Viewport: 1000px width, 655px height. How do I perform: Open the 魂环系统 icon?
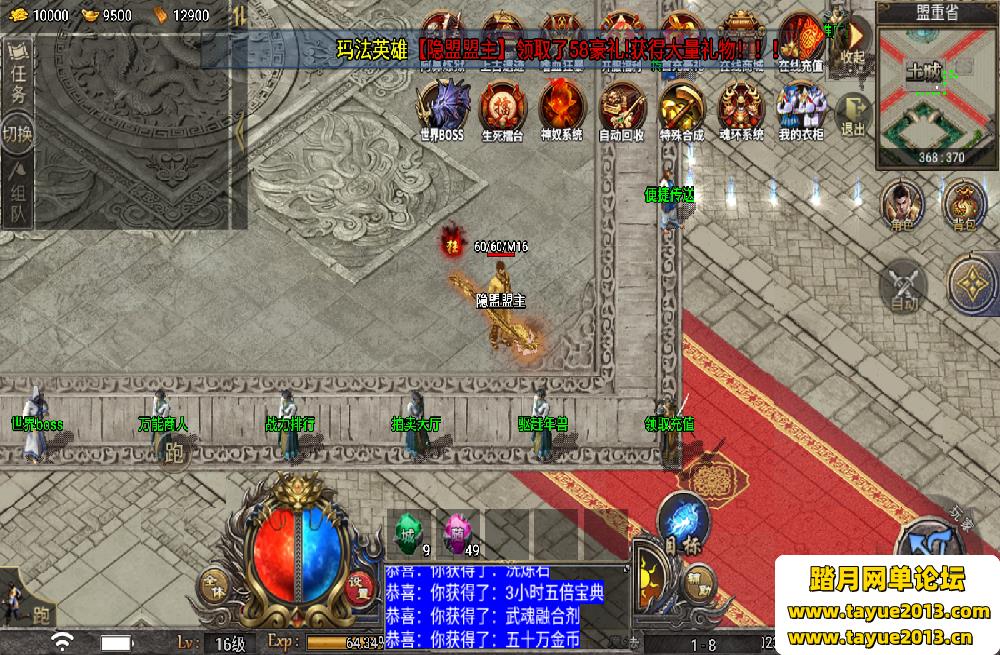[x=740, y=108]
